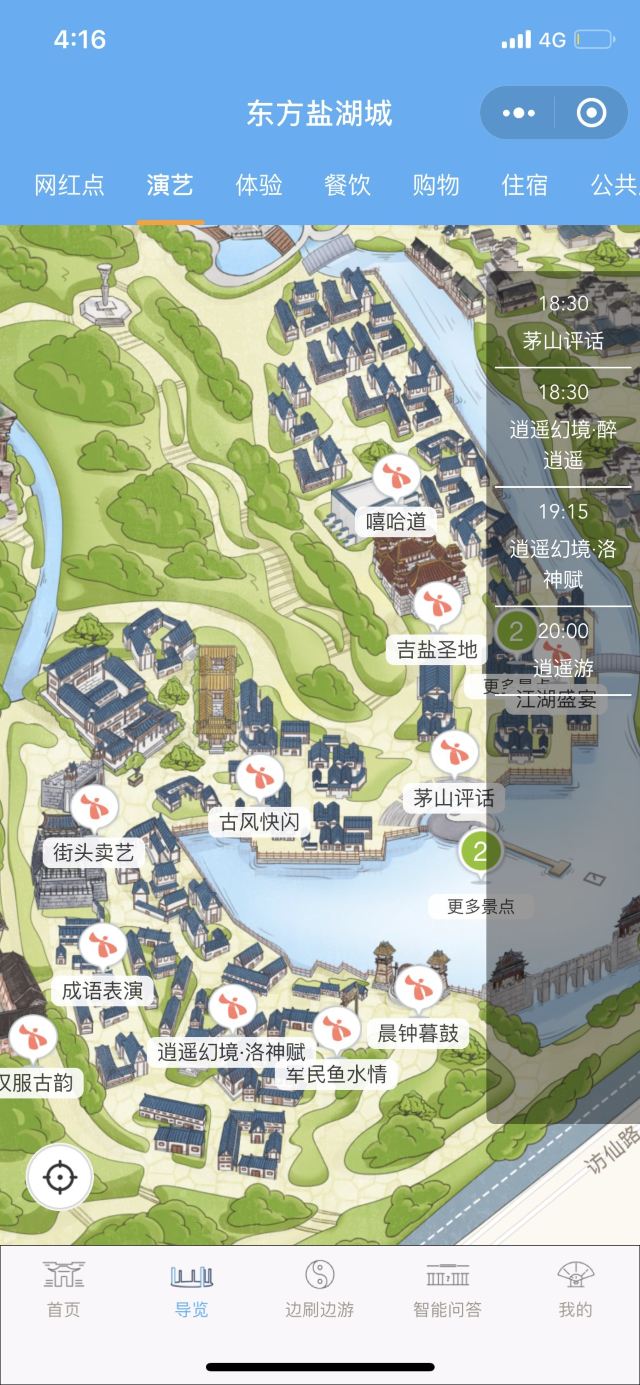This screenshot has width=640, height=1385.
Task: Tap the 嘻哈道 map marker
Action: pyautogui.click(x=396, y=478)
